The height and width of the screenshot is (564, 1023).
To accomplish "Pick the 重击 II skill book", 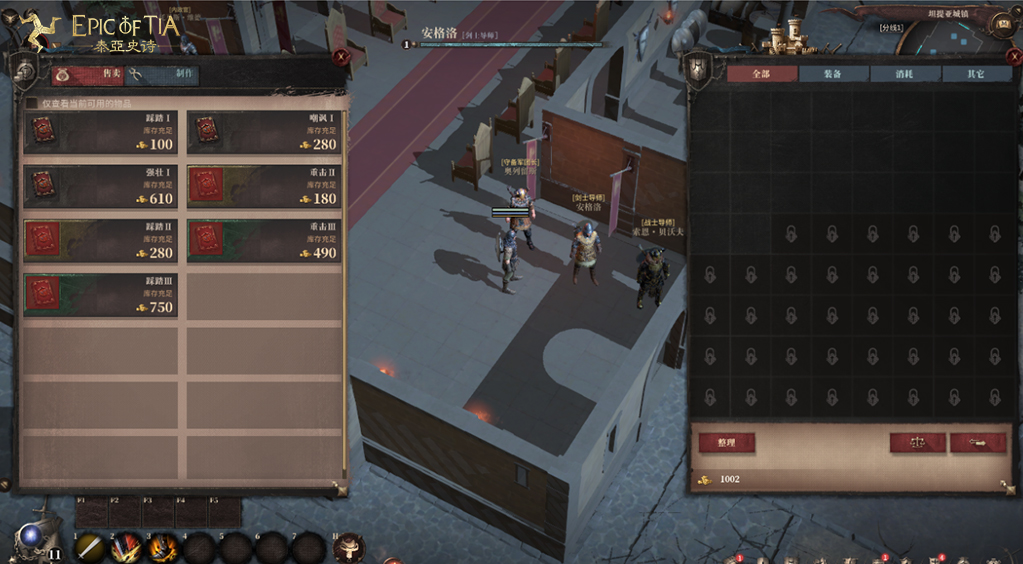I will [x=264, y=187].
